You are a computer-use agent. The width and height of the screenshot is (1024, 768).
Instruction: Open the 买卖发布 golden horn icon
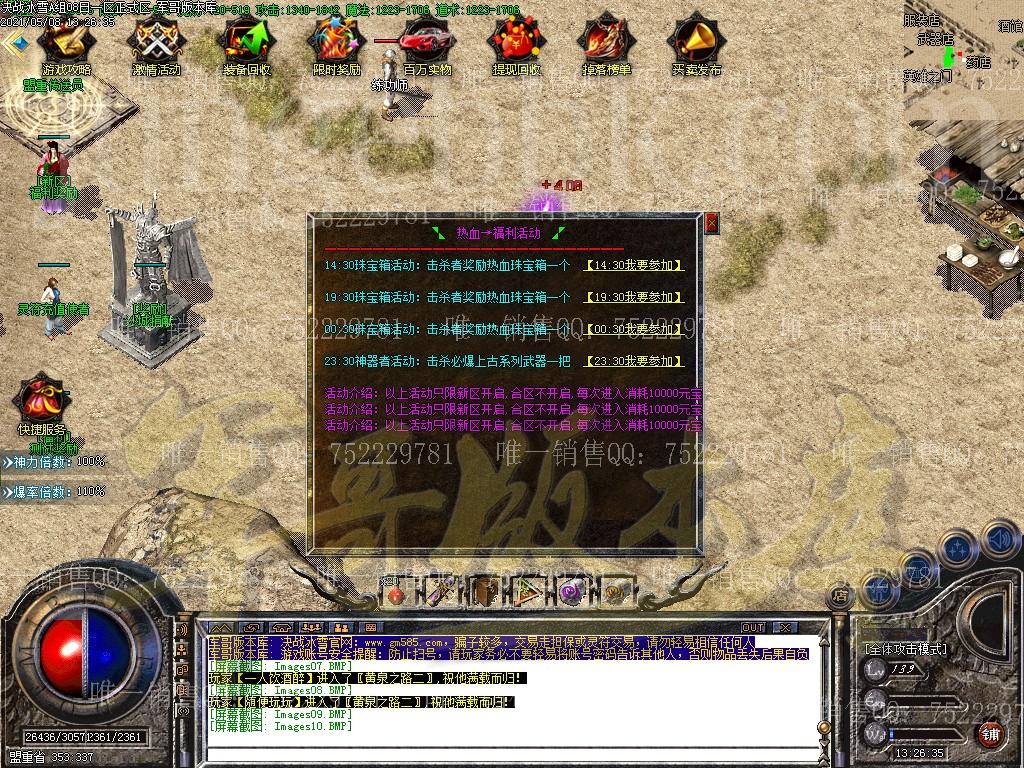(696, 44)
